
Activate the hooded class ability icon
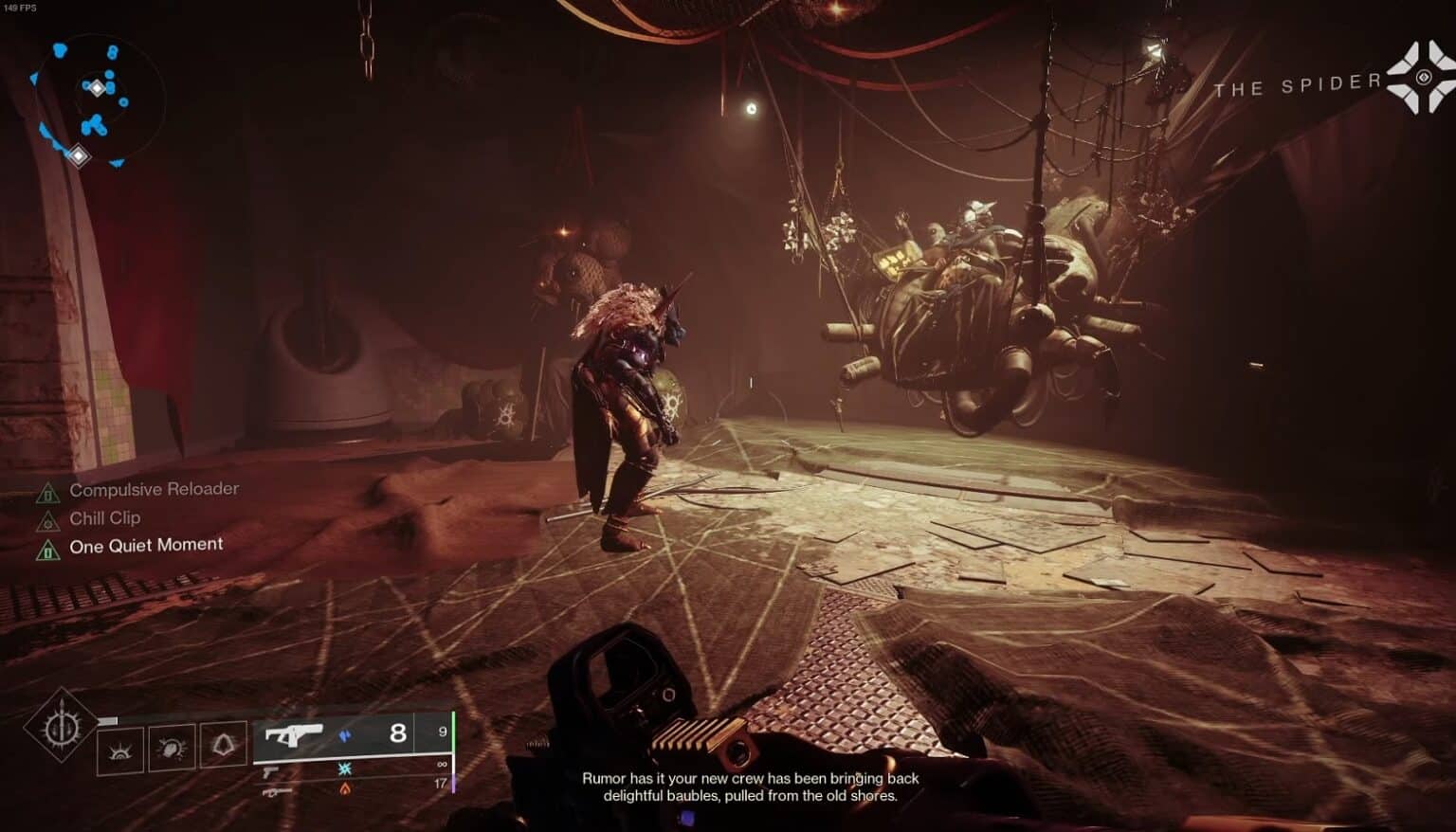223,746
